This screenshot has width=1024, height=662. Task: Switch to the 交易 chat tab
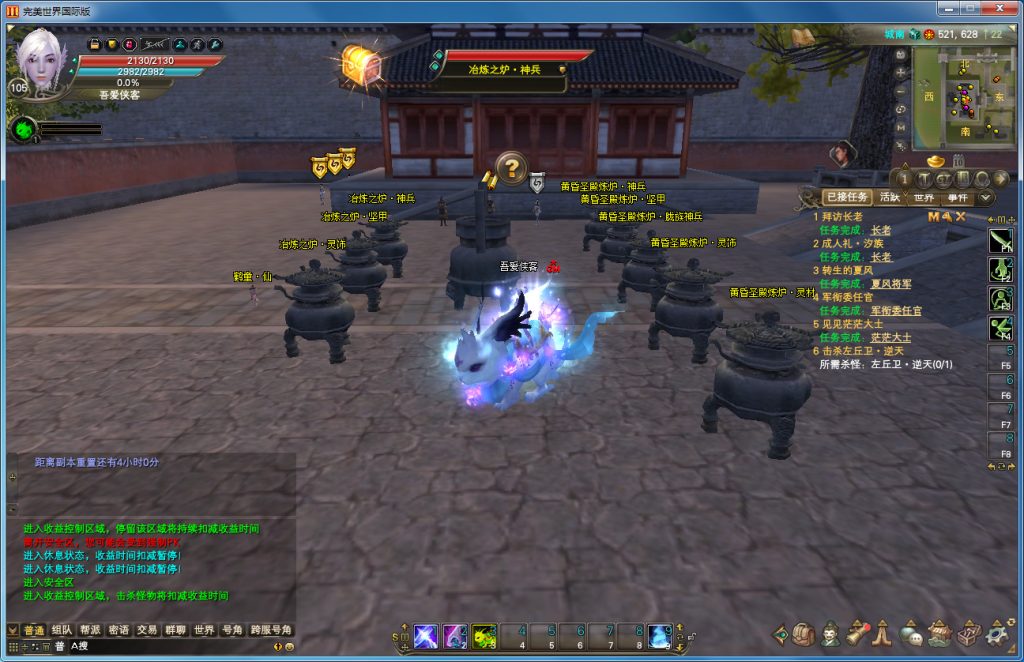coord(147,630)
